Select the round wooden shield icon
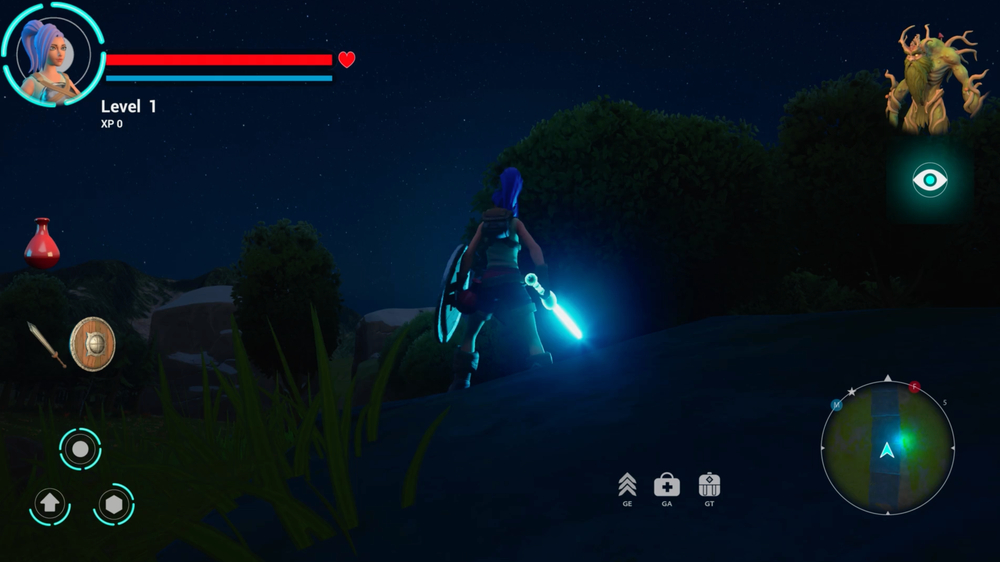 tap(92, 344)
